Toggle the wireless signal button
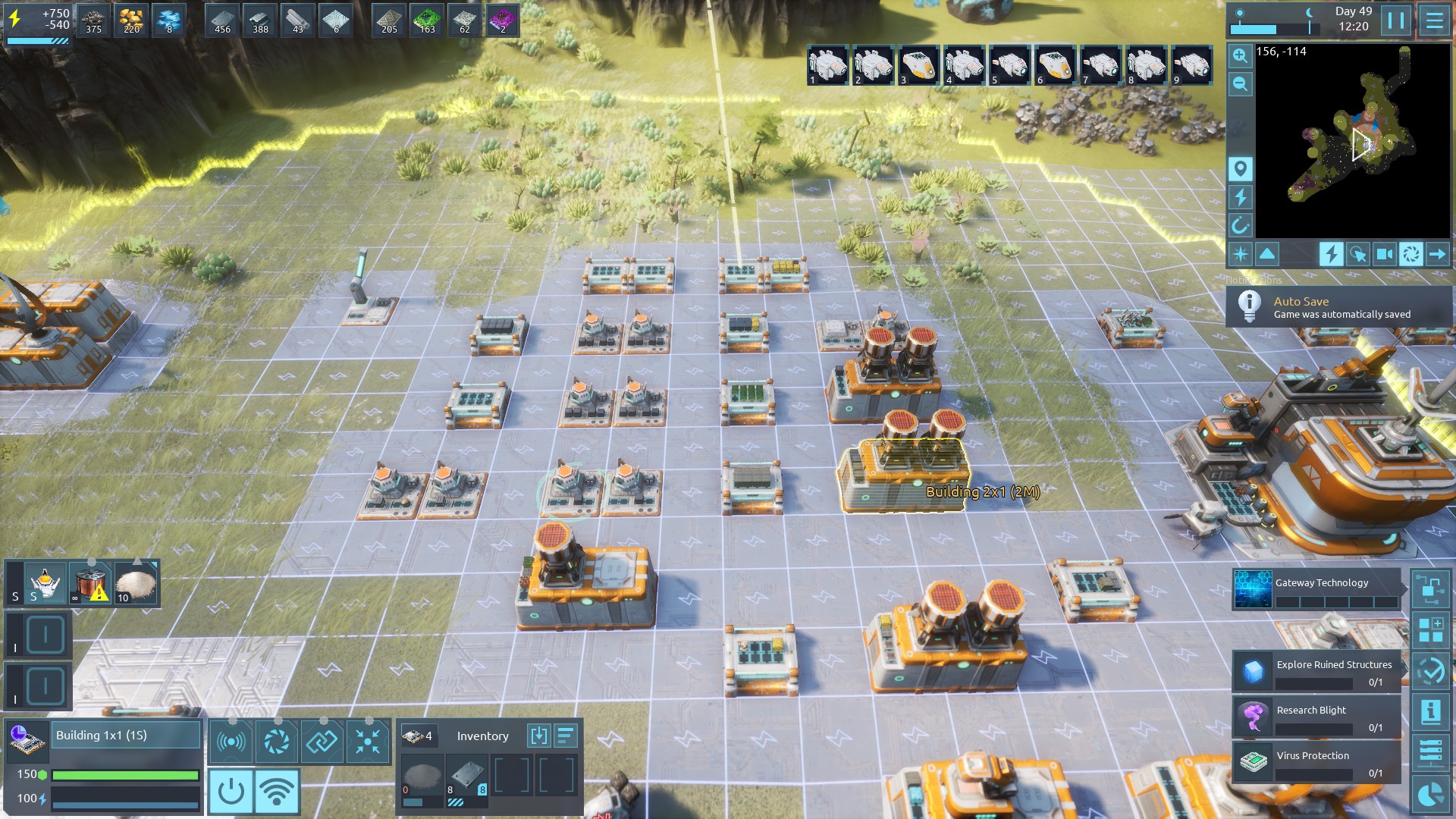The image size is (1456, 819). point(277,792)
